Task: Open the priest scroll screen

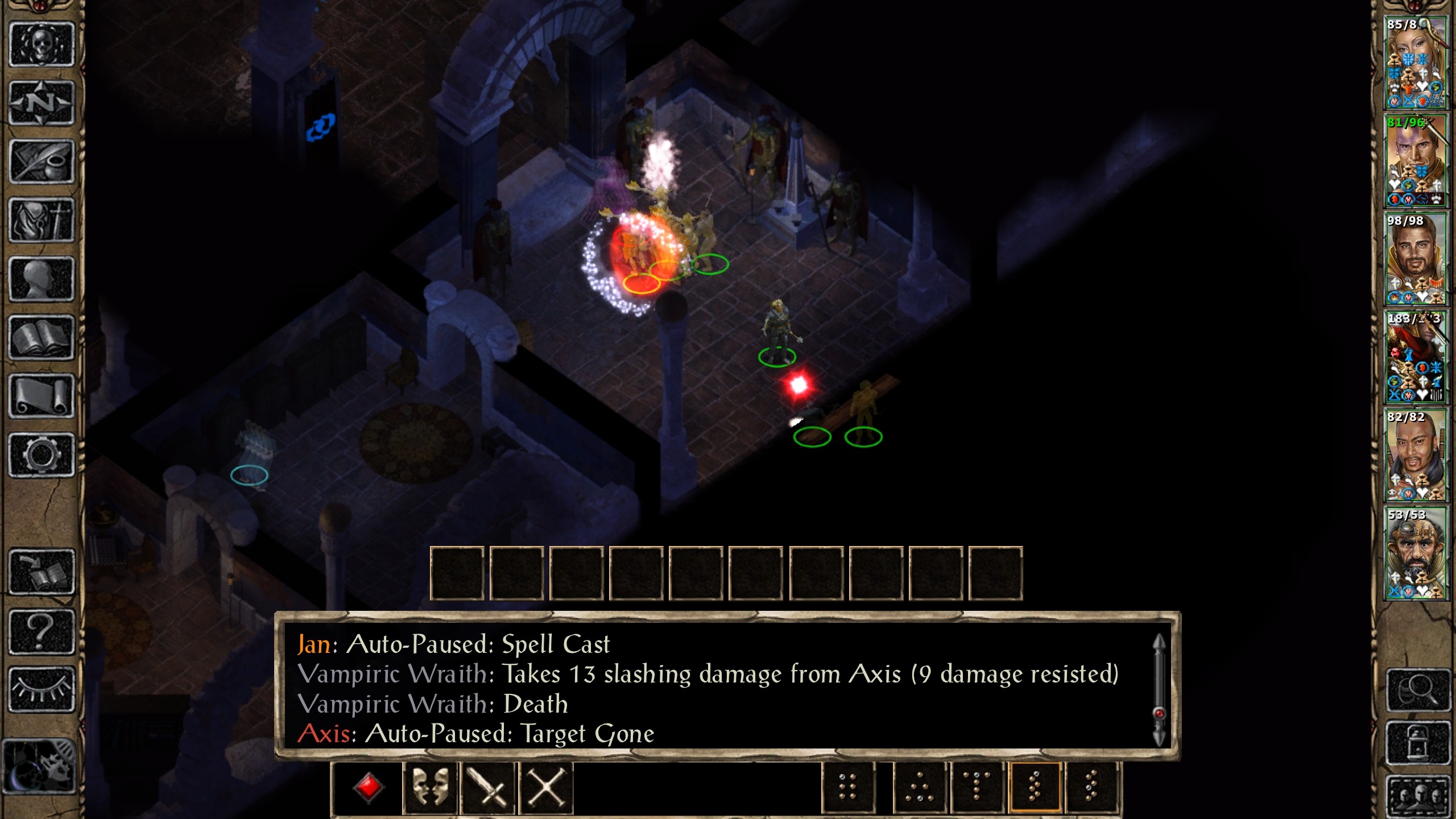Action: click(42, 396)
